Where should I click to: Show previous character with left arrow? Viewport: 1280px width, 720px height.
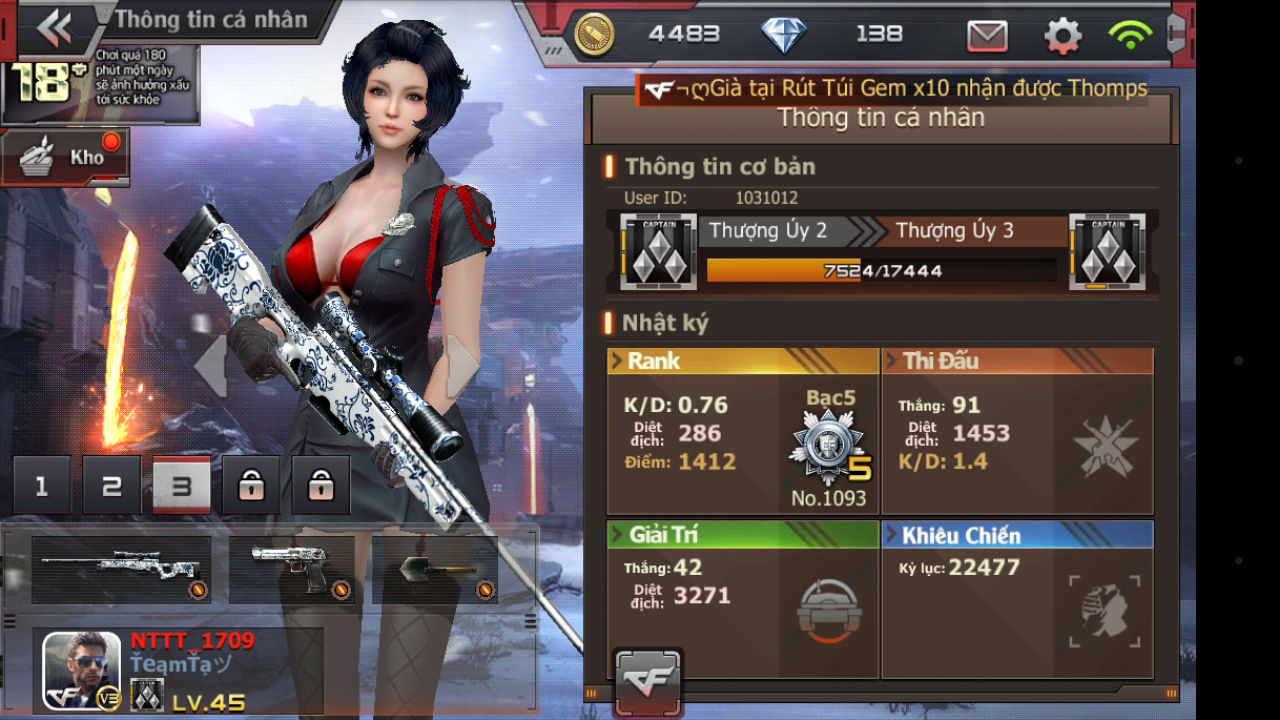[211, 366]
